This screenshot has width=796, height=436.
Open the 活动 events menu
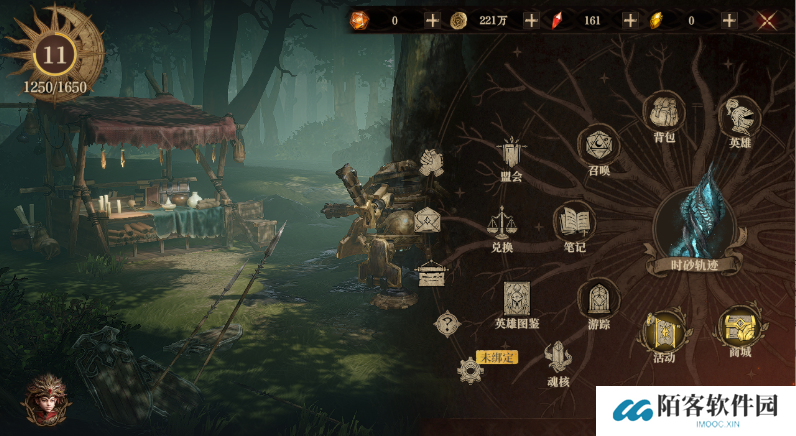coord(664,331)
